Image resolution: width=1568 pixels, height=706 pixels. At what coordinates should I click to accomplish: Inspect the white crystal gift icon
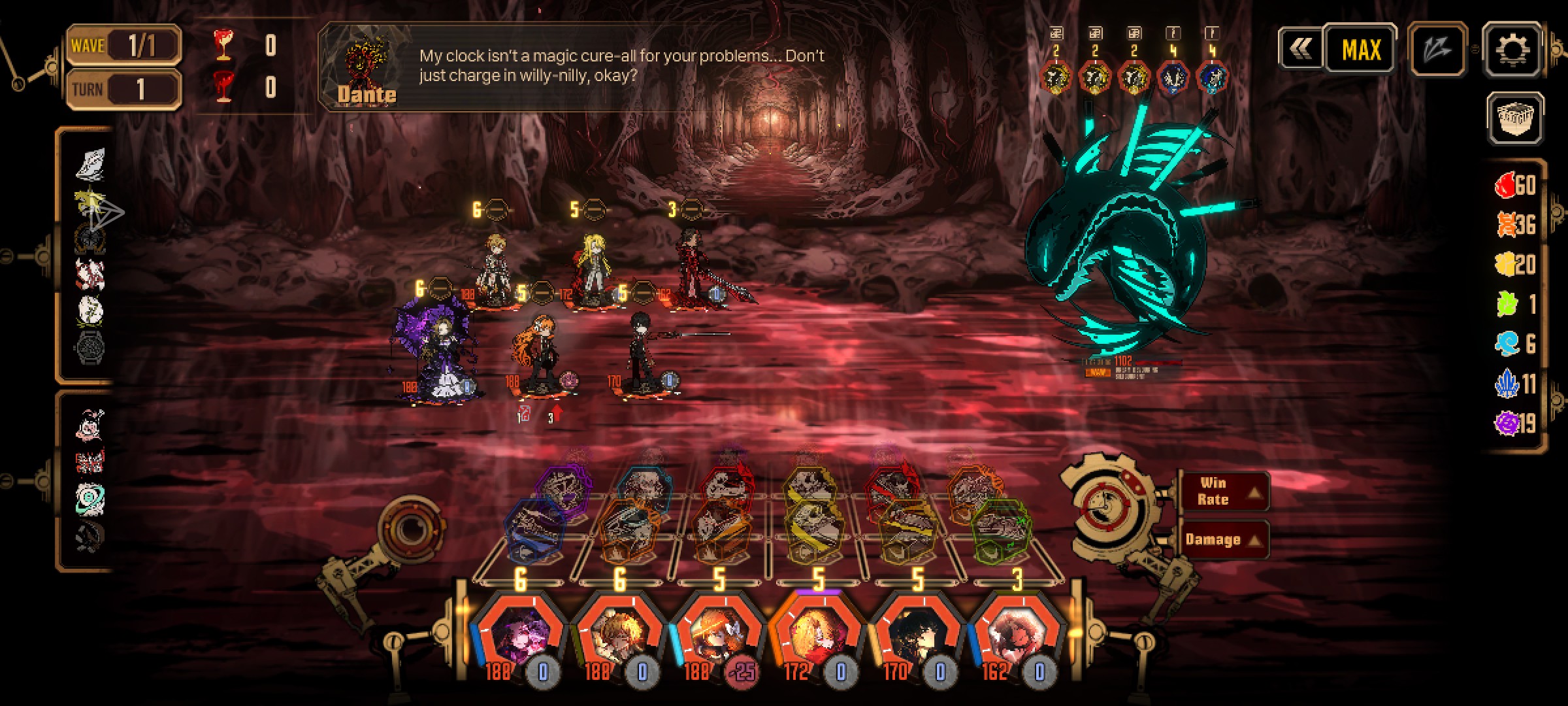[x=90, y=163]
